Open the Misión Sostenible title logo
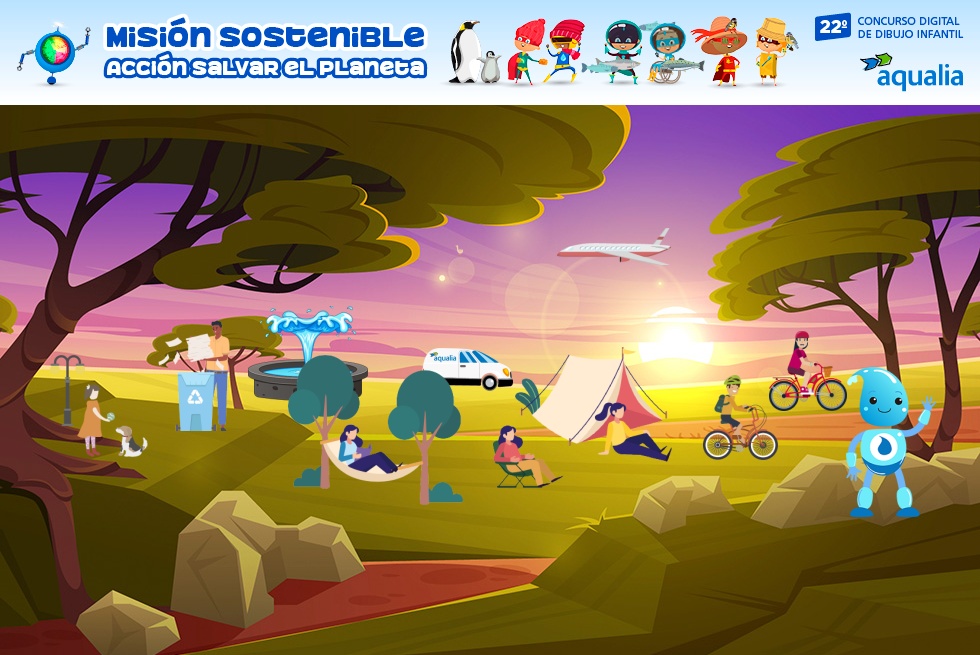Screen dimensions: 980x655 [x=265, y=51]
